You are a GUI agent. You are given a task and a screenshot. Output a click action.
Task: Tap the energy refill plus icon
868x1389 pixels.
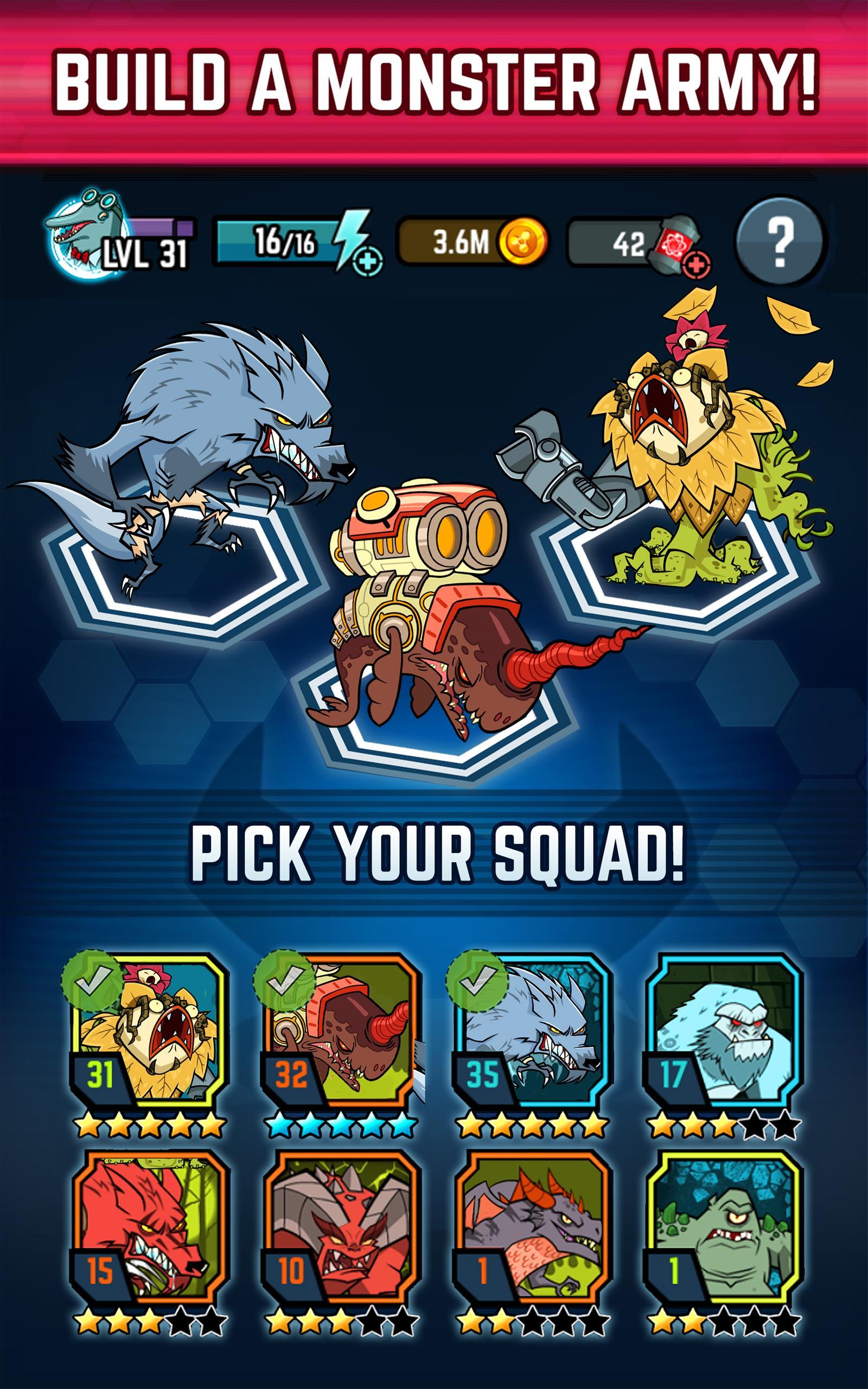[367, 263]
